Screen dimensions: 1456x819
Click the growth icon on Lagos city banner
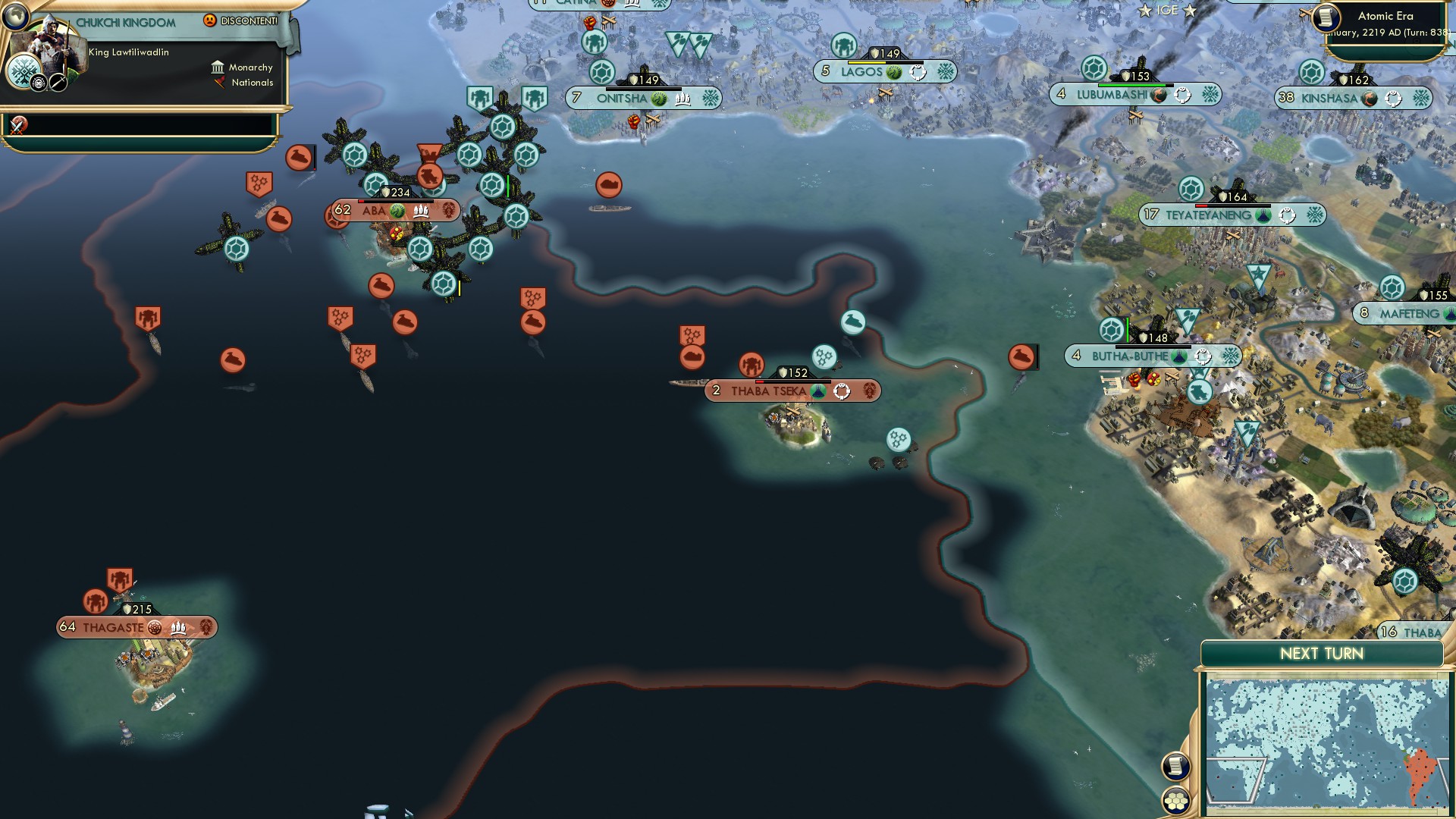click(893, 73)
